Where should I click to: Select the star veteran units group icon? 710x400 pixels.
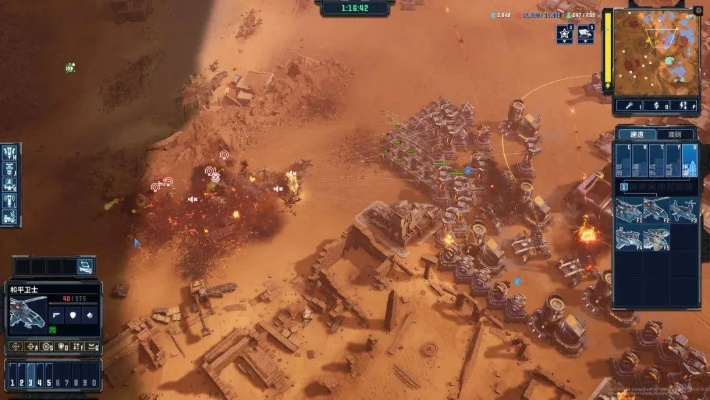(x=565, y=34)
